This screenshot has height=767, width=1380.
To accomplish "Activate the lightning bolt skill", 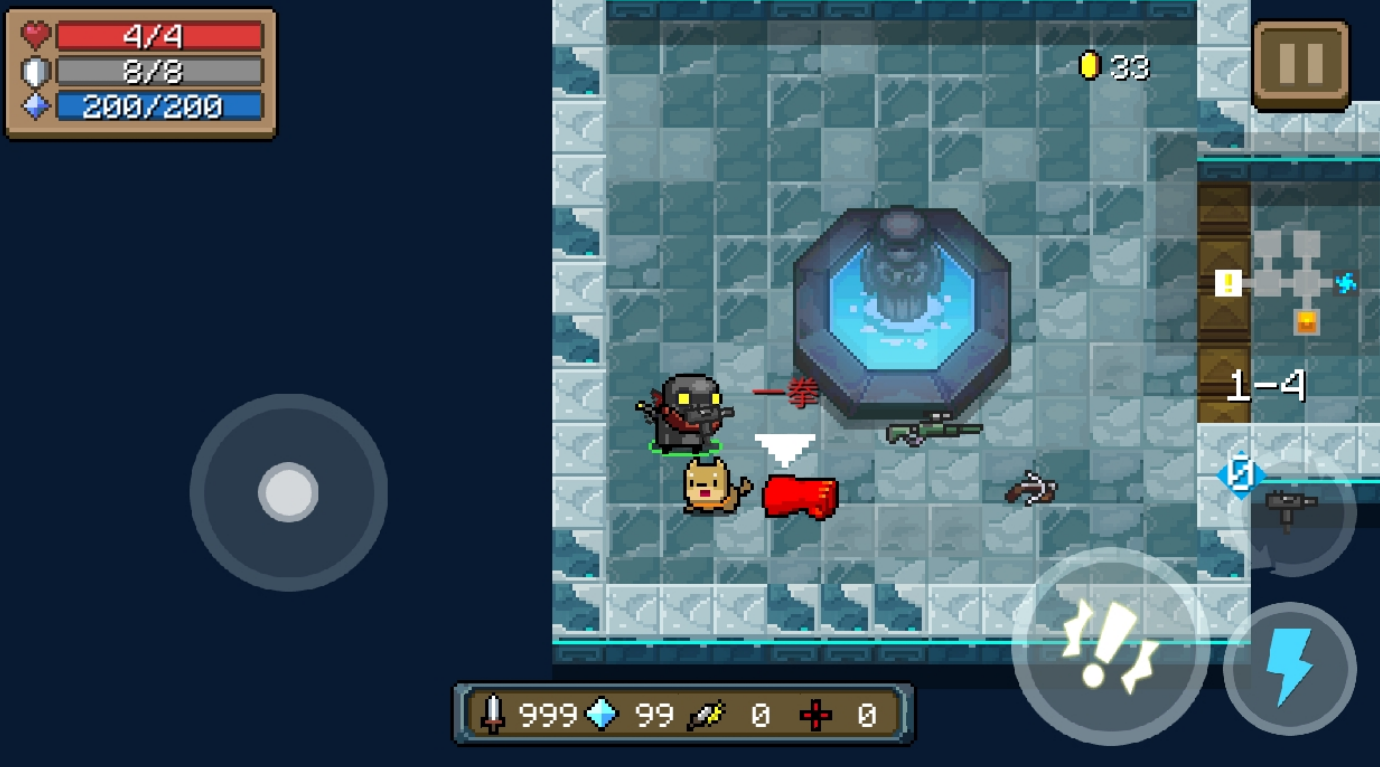I will click(x=1290, y=668).
